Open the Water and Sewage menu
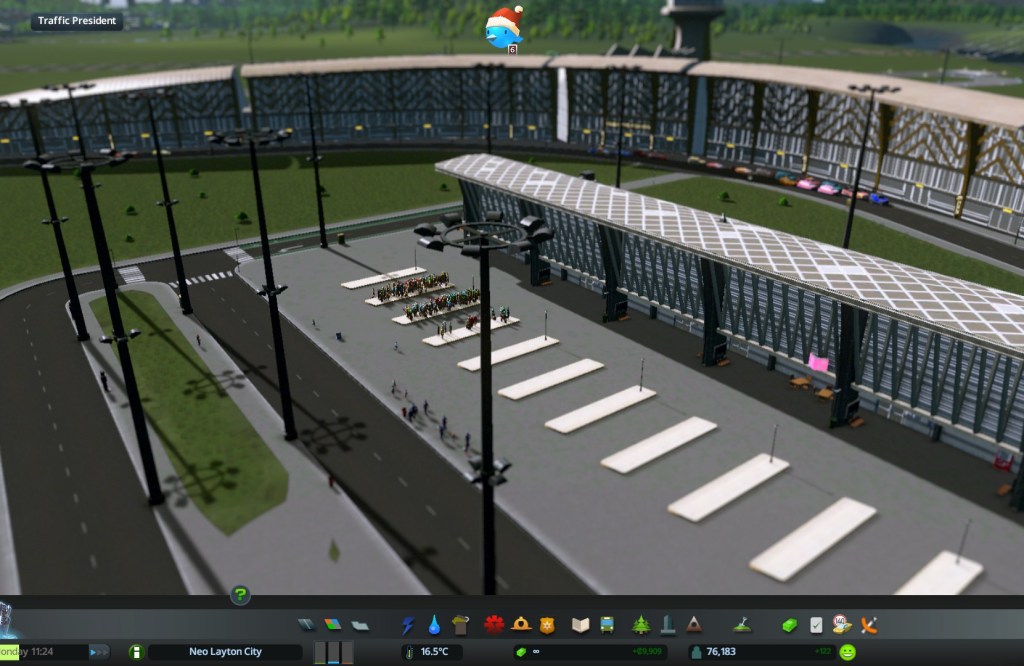This screenshot has width=1024, height=666. coord(434,625)
